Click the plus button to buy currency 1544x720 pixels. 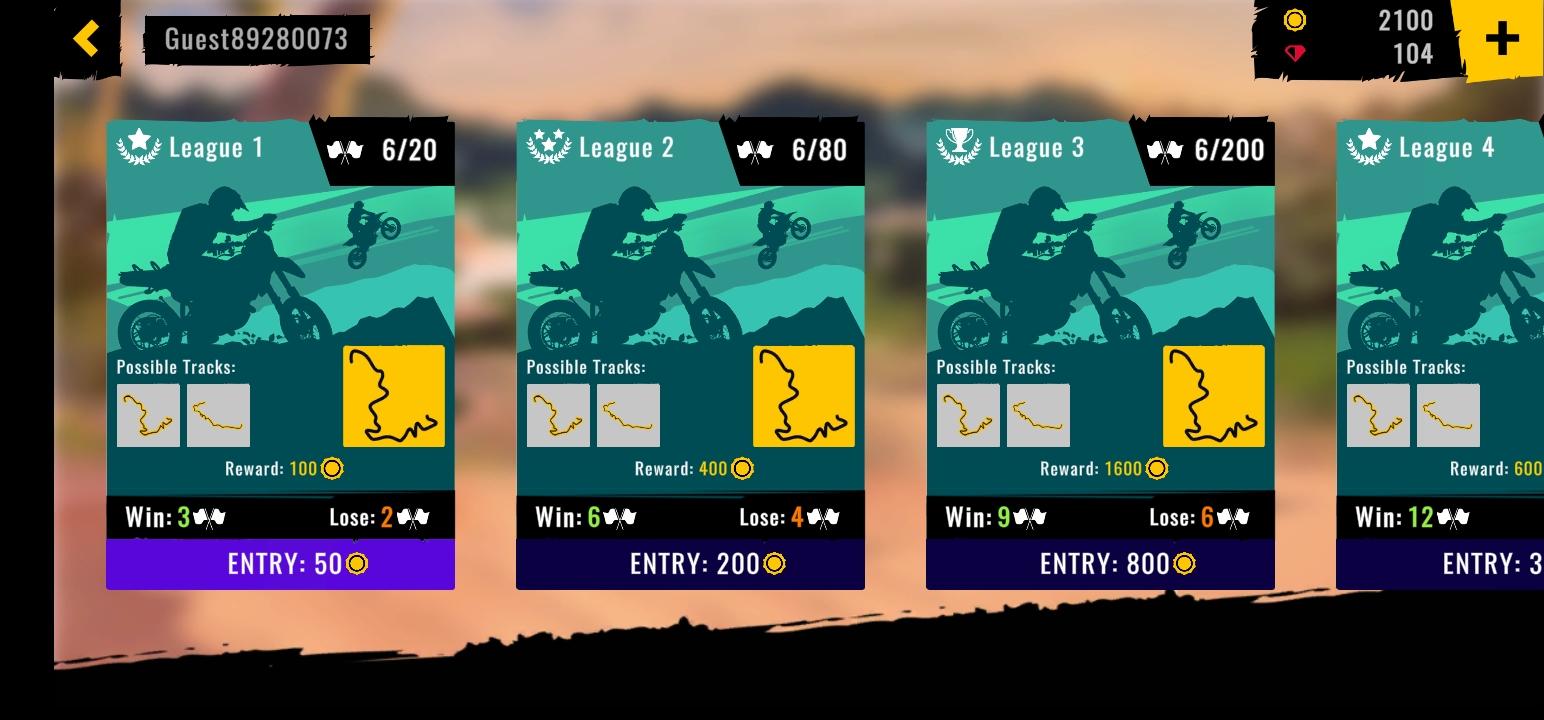pyautogui.click(x=1501, y=40)
